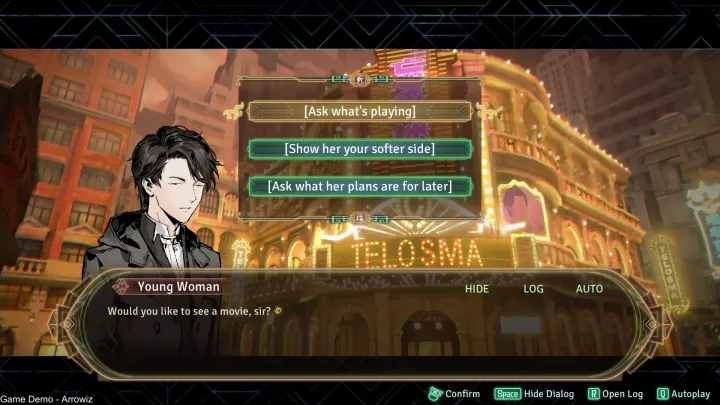Image resolution: width=720 pixels, height=405 pixels.
Task: Toggle AUTO dialogue advance
Action: pos(589,289)
